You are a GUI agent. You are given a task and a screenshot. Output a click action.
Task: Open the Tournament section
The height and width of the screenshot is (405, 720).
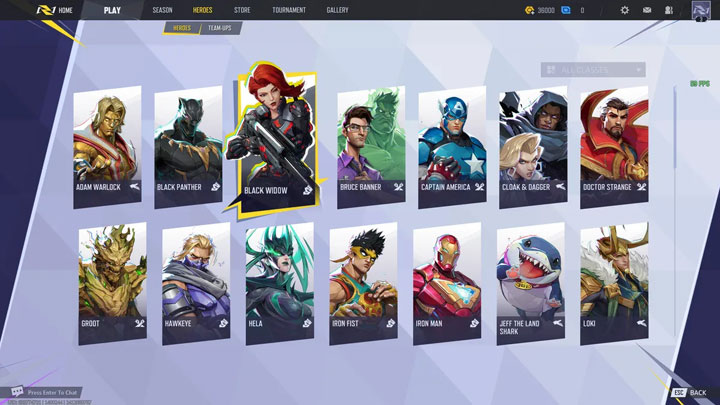289,10
